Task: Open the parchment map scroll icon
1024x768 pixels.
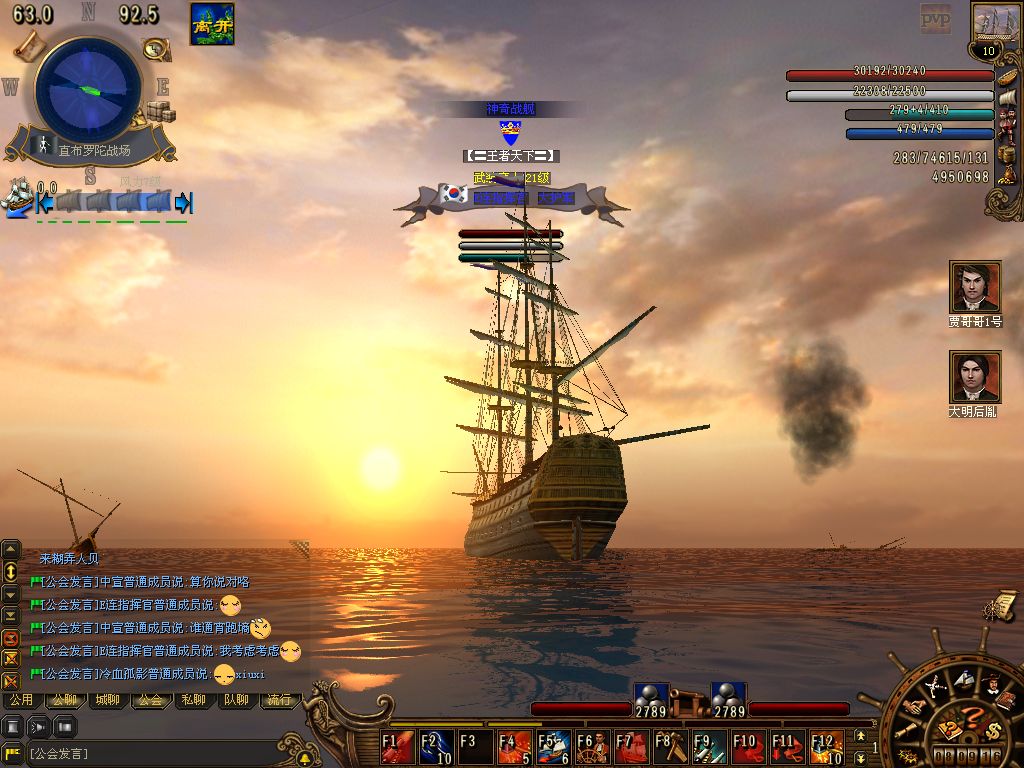Action: point(28,46)
